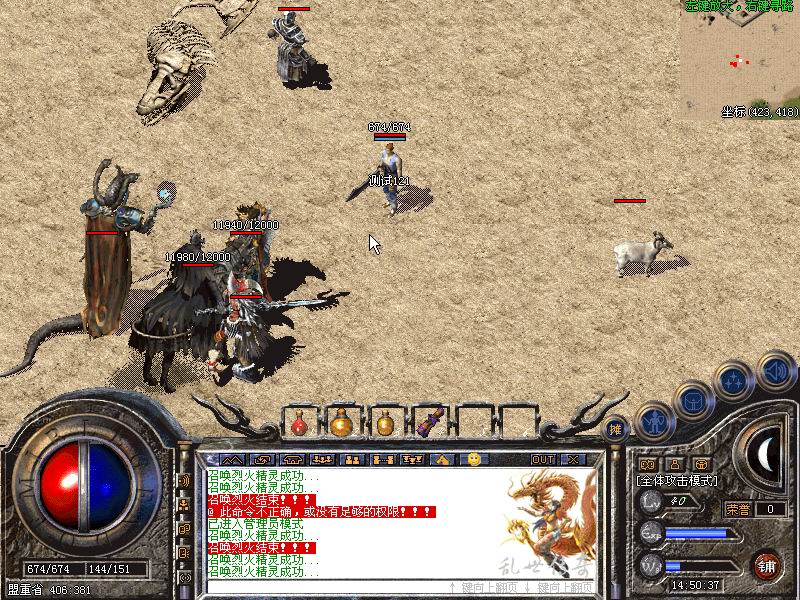This screenshot has width=800, height=600.
Task: Select the purple scroll belt slot
Action: (x=431, y=423)
